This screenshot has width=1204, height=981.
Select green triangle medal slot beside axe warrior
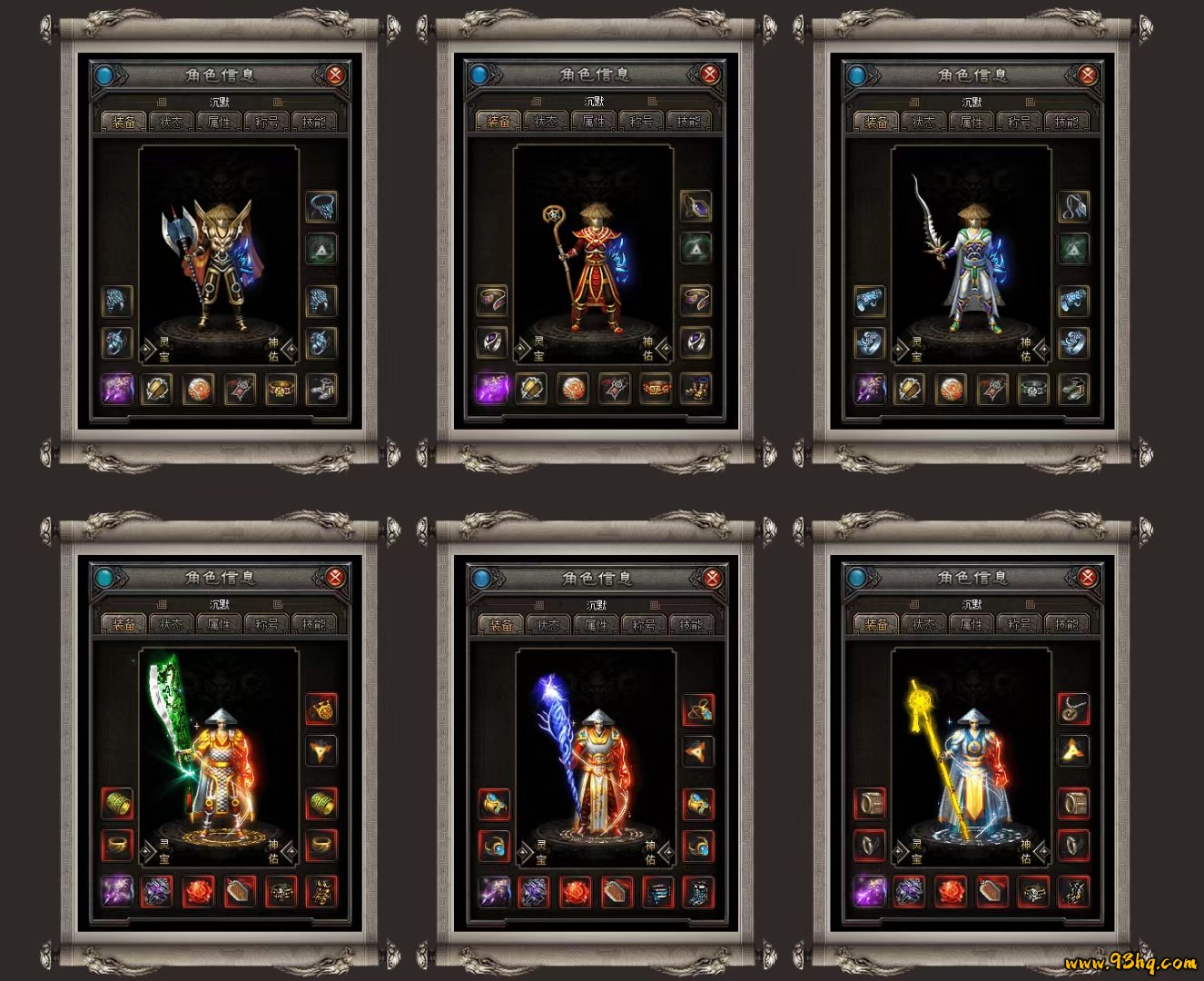[321, 248]
